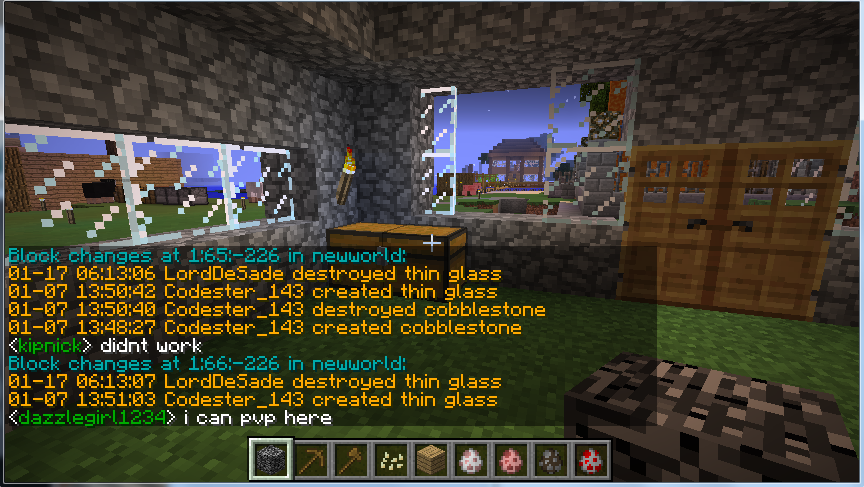The height and width of the screenshot is (487, 864).
Task: Select the bedrock block hotbar slot
Action: pos(267,460)
